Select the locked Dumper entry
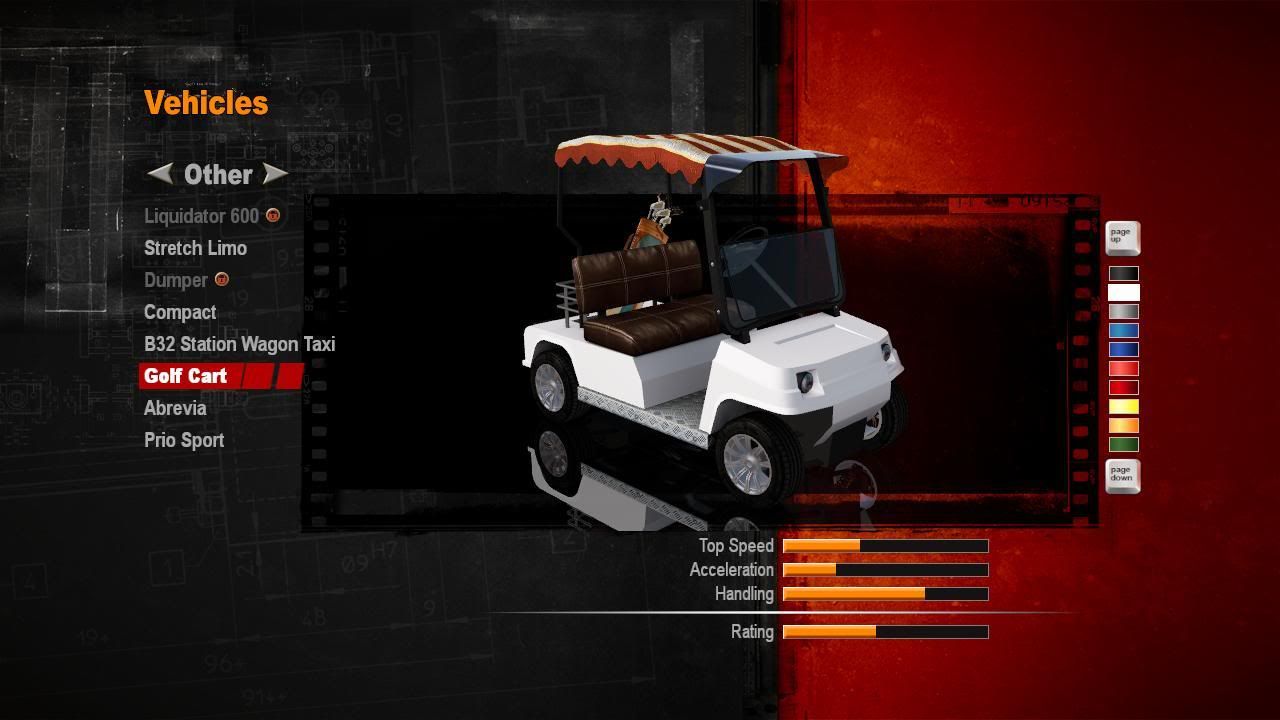 pyautogui.click(x=176, y=280)
